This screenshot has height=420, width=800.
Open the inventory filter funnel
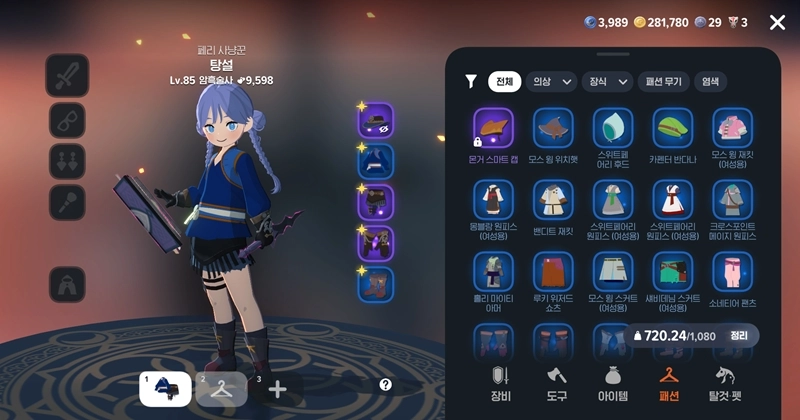[471, 82]
